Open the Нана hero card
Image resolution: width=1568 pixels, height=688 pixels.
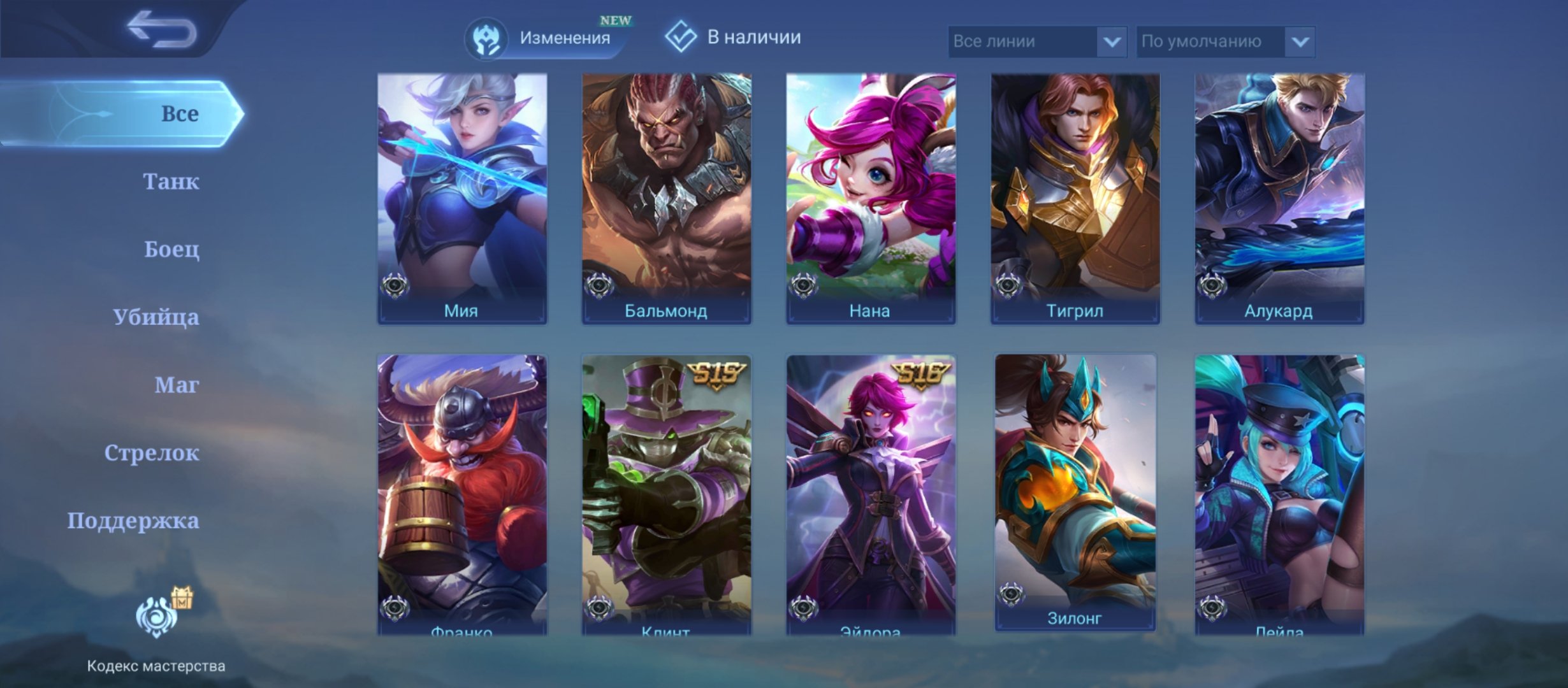(x=871, y=197)
